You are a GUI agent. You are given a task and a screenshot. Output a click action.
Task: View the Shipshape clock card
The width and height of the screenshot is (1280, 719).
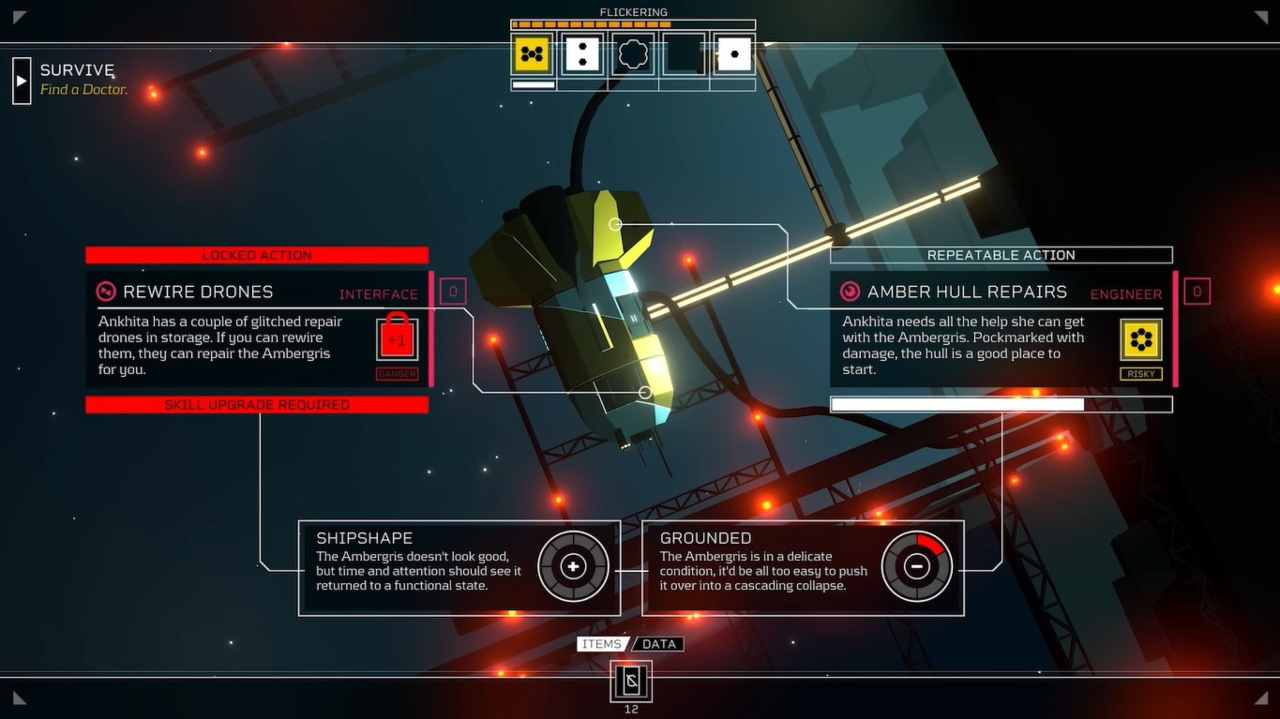459,567
